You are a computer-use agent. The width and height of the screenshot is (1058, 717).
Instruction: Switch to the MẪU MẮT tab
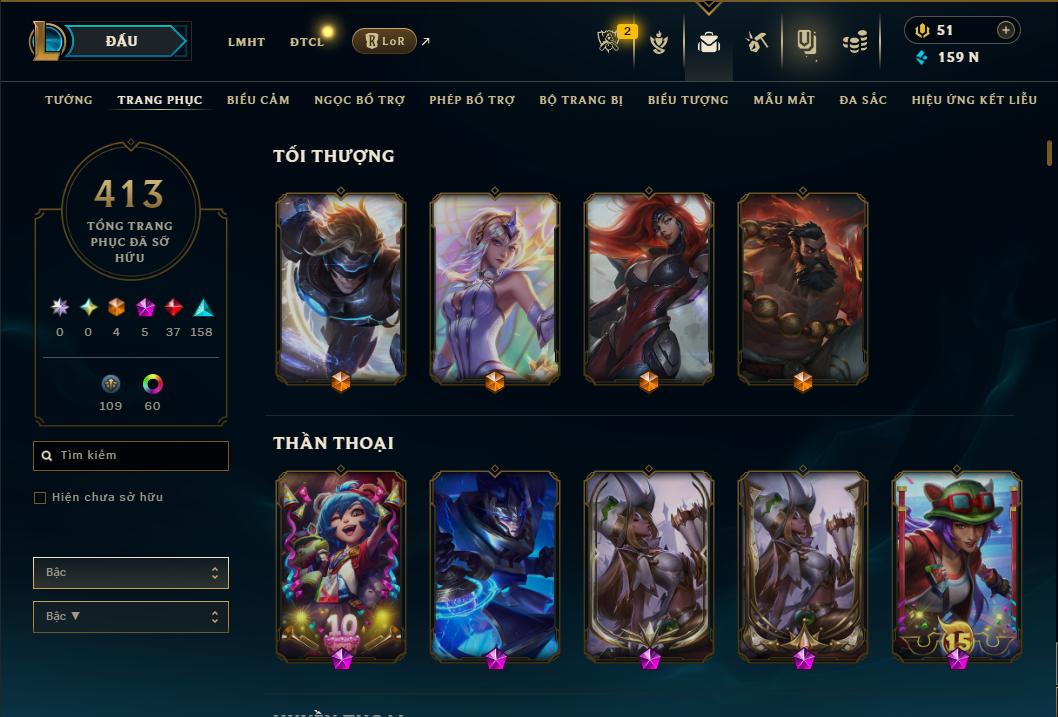(x=784, y=100)
